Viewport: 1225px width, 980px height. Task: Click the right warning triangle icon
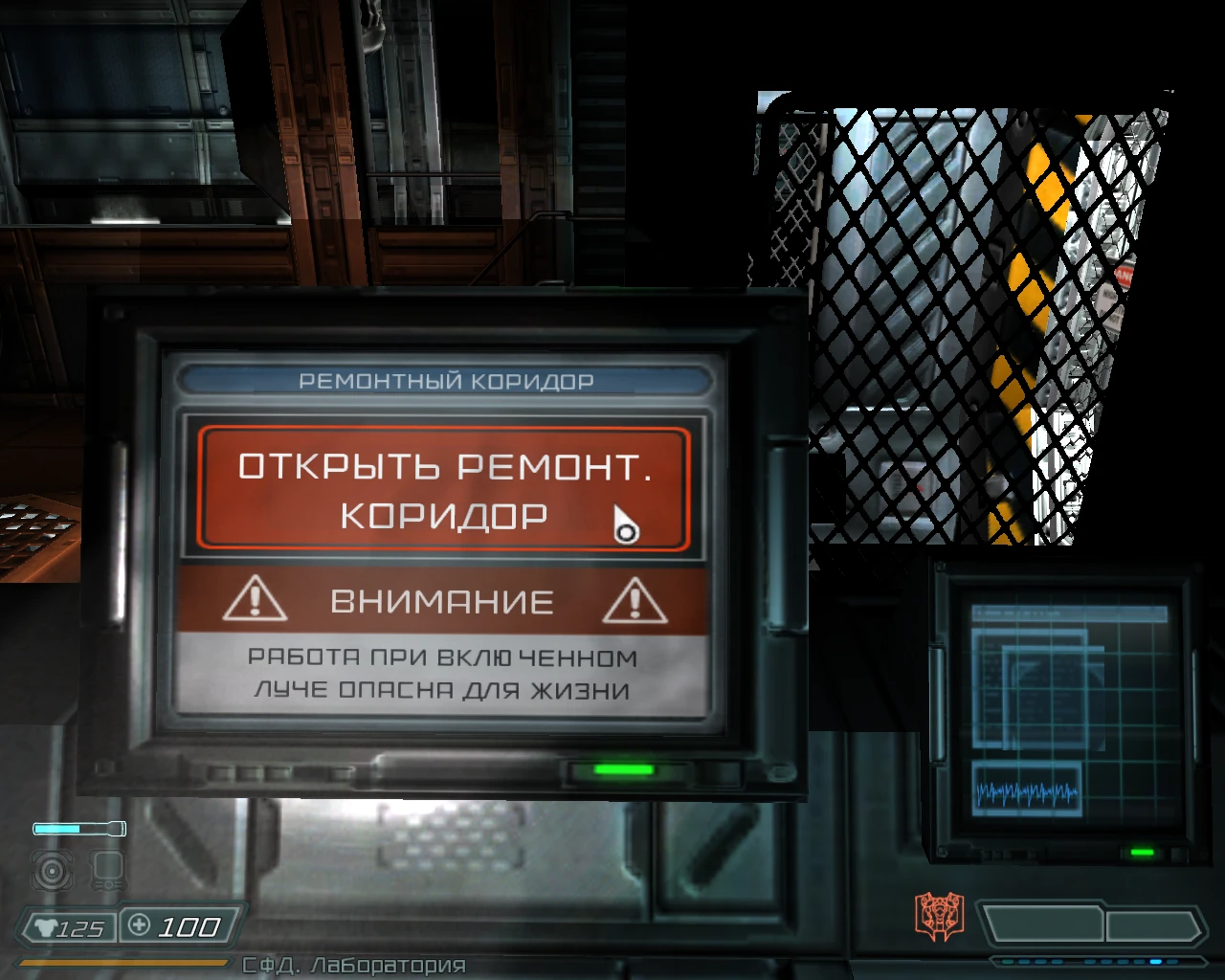pyautogui.click(x=634, y=601)
